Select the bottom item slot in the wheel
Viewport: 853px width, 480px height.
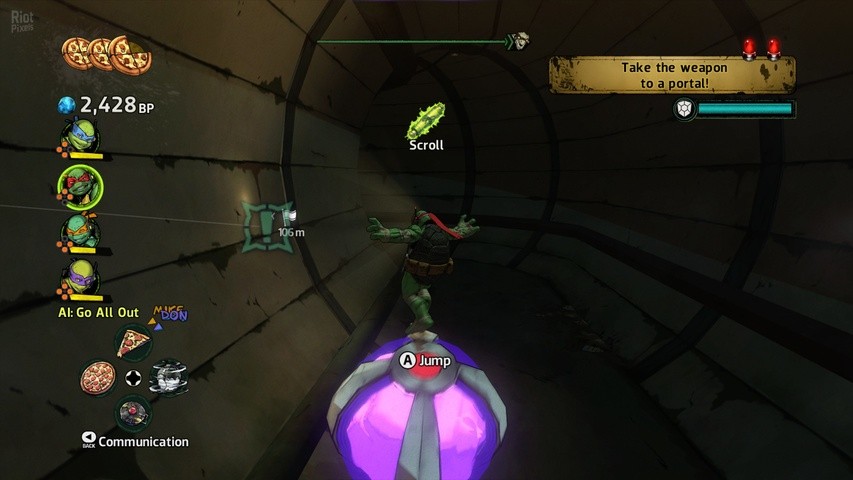pyautogui.click(x=132, y=410)
